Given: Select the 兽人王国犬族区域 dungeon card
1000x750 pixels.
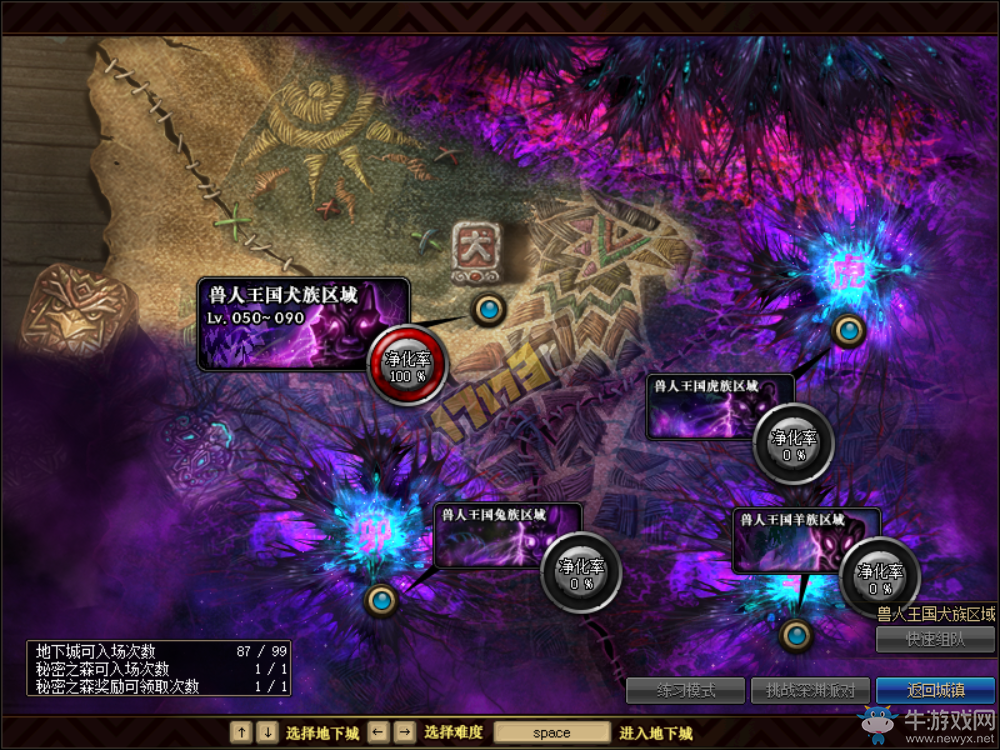Looking at the screenshot, I should point(302,323).
